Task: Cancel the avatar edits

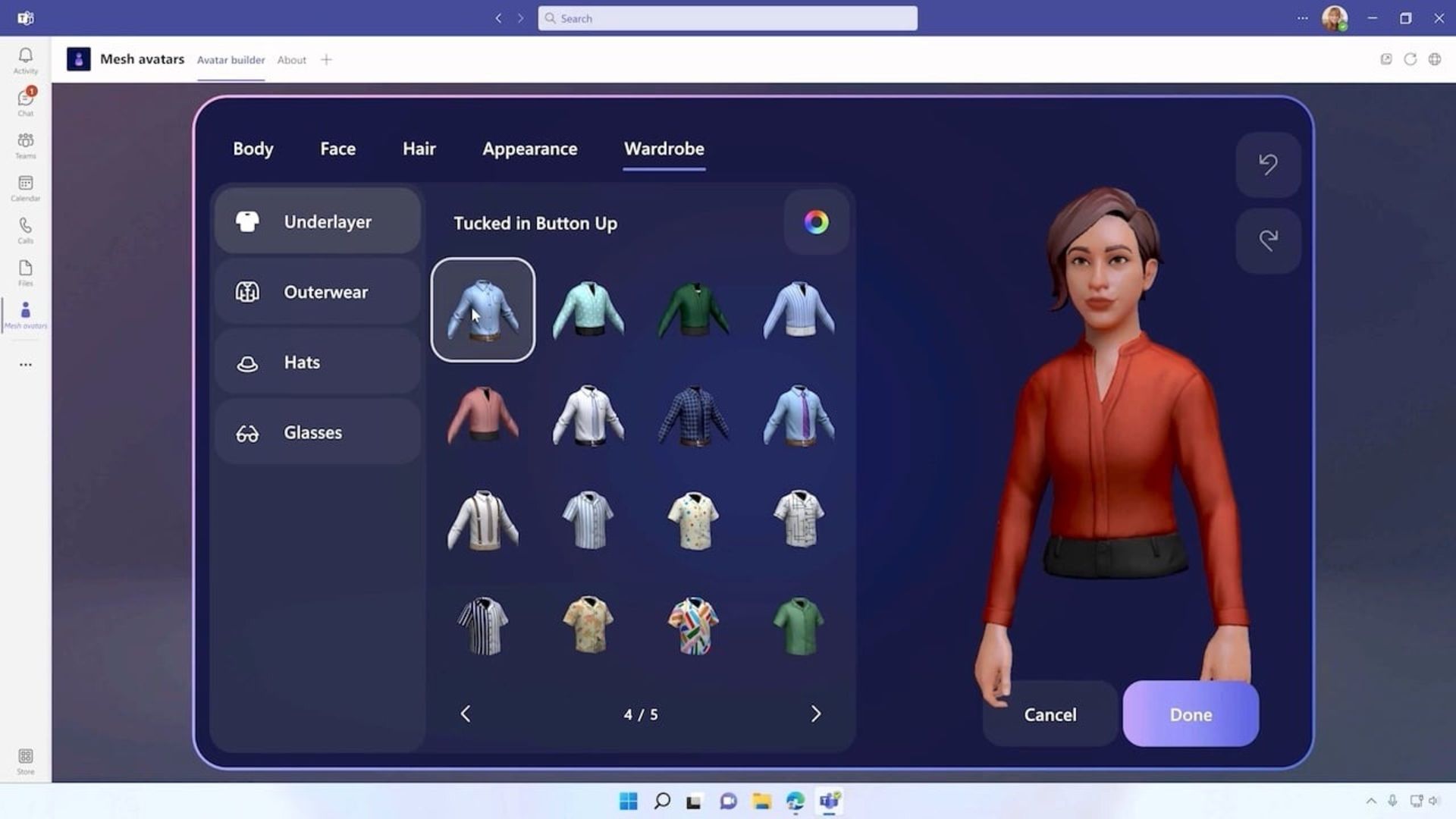Action: [x=1050, y=714]
